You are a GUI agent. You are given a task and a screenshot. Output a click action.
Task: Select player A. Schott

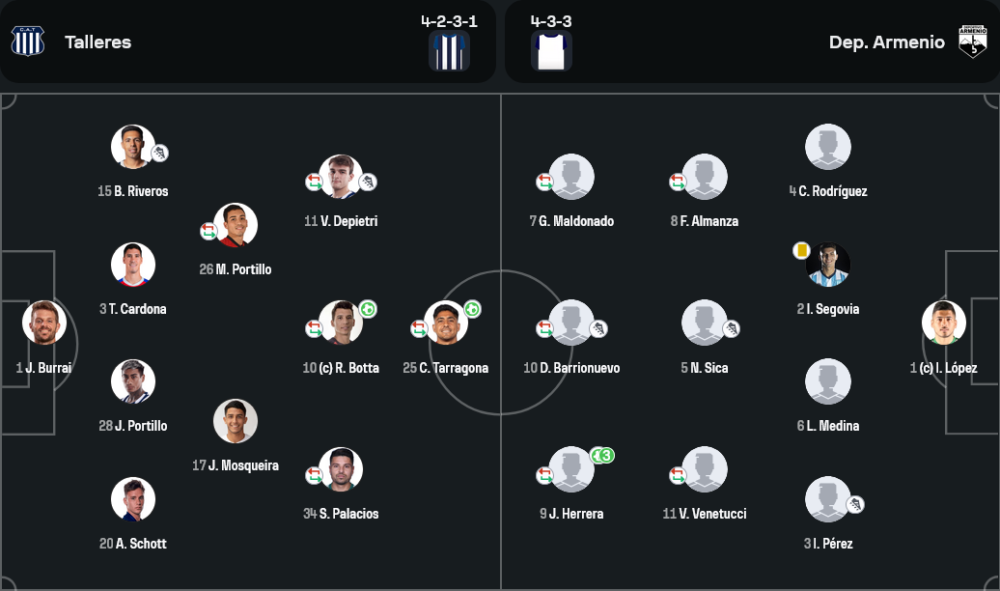(x=132, y=500)
